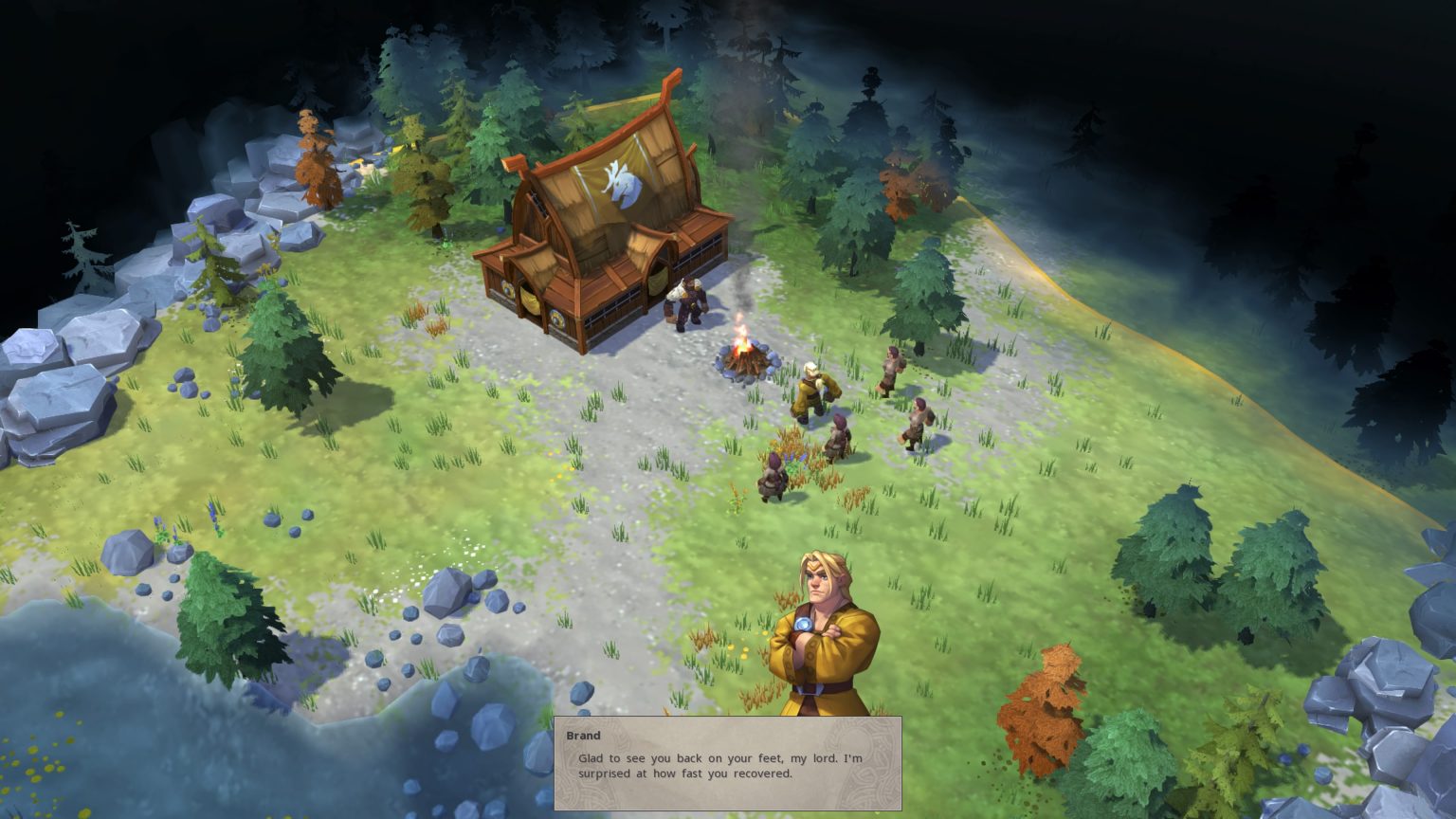Select the blond villager warming by the fire
The image size is (1456, 819).
812,387
